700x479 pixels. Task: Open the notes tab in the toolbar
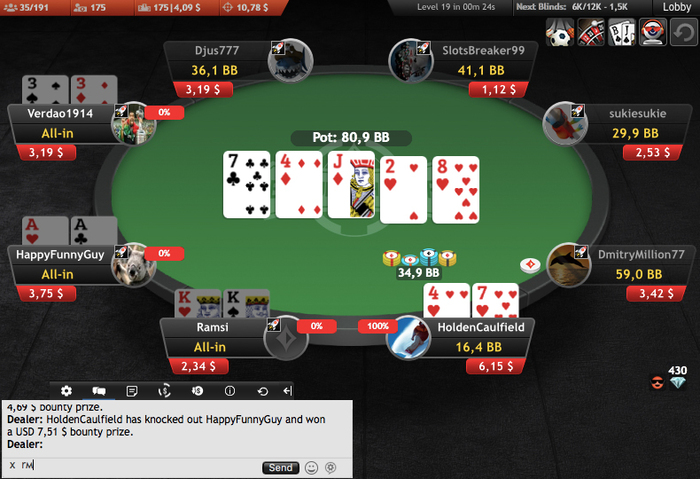click(131, 390)
